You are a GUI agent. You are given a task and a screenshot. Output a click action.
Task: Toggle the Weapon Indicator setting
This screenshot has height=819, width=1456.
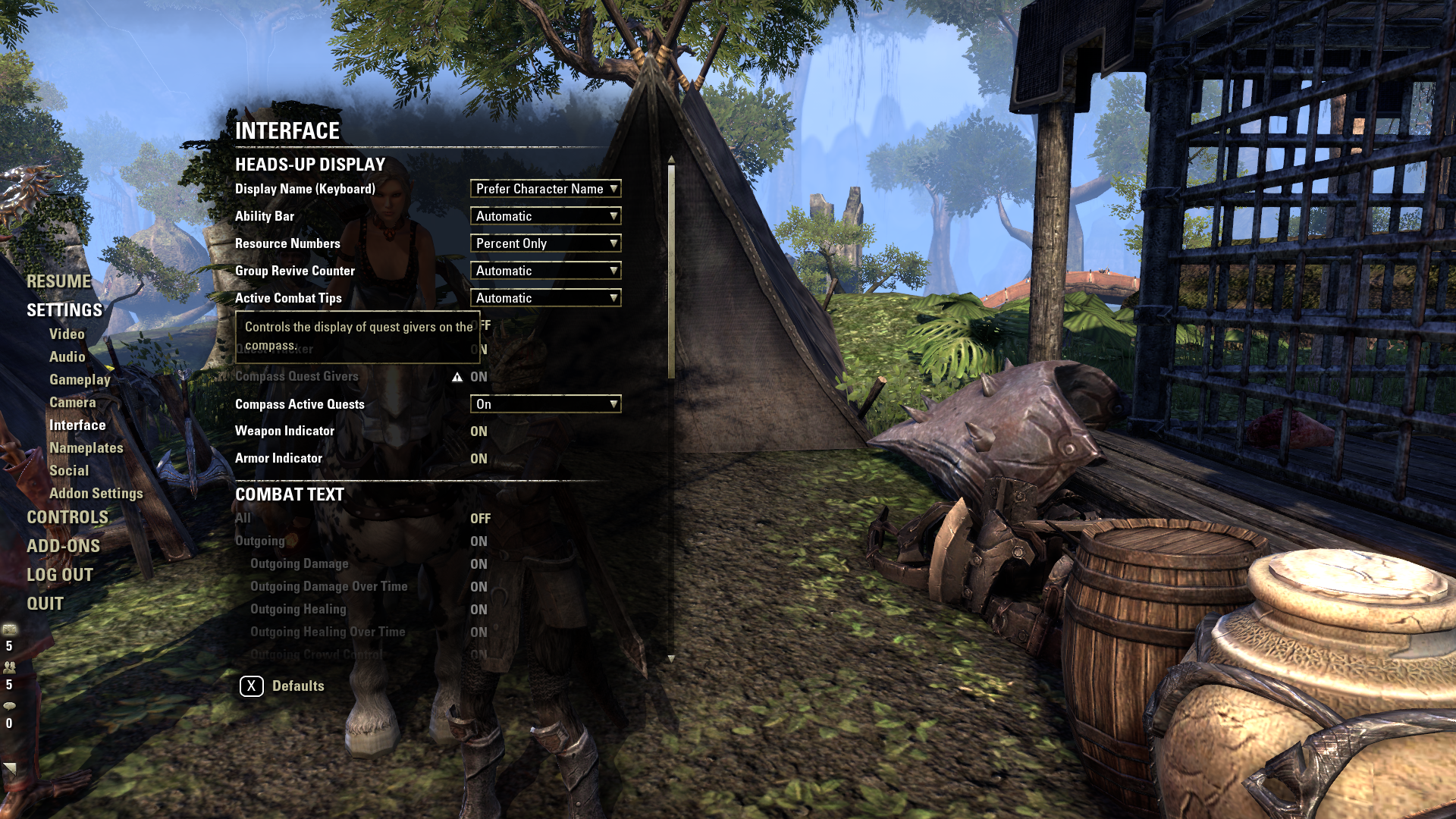click(479, 431)
